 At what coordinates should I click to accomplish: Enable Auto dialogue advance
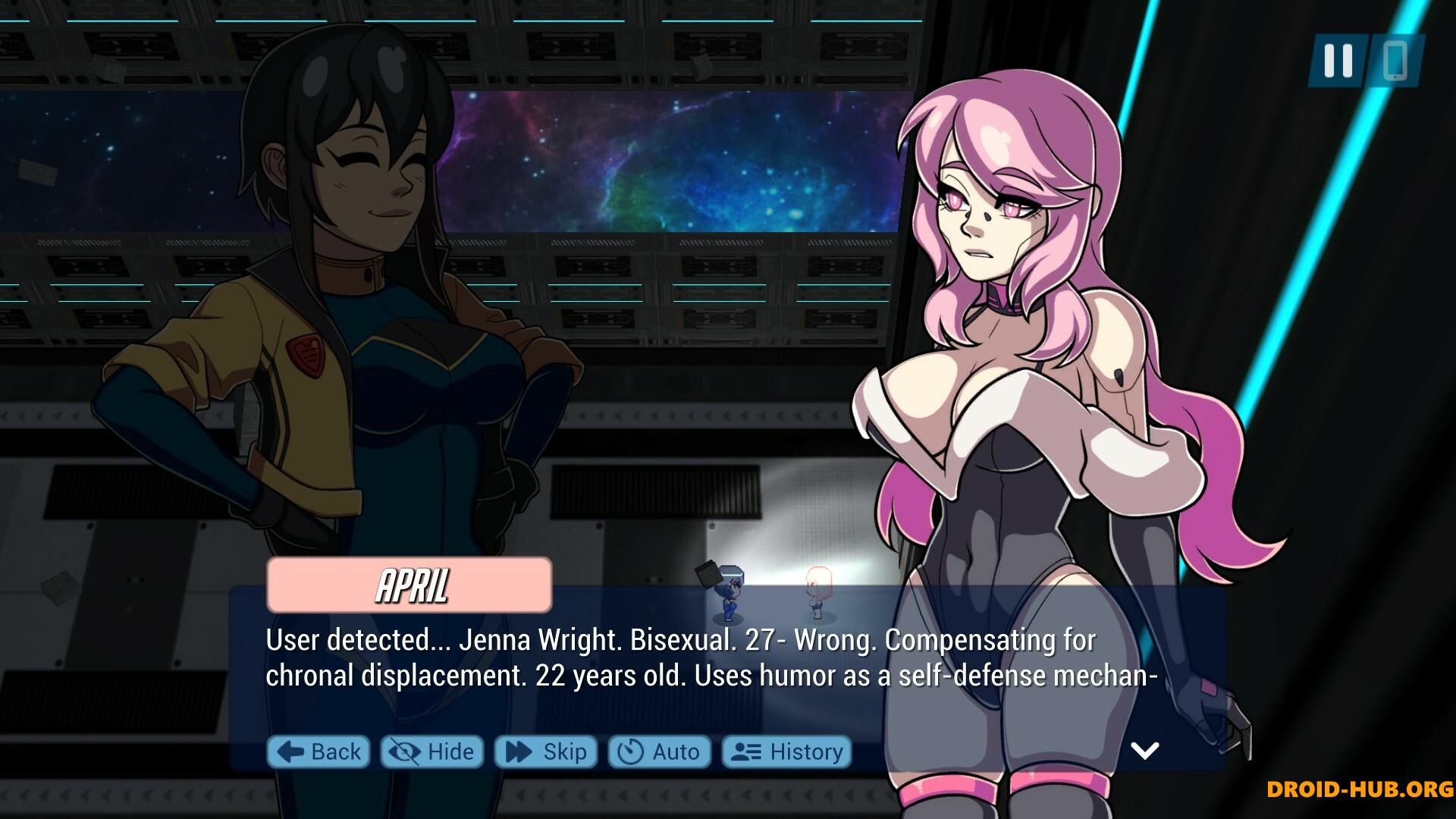(x=659, y=752)
